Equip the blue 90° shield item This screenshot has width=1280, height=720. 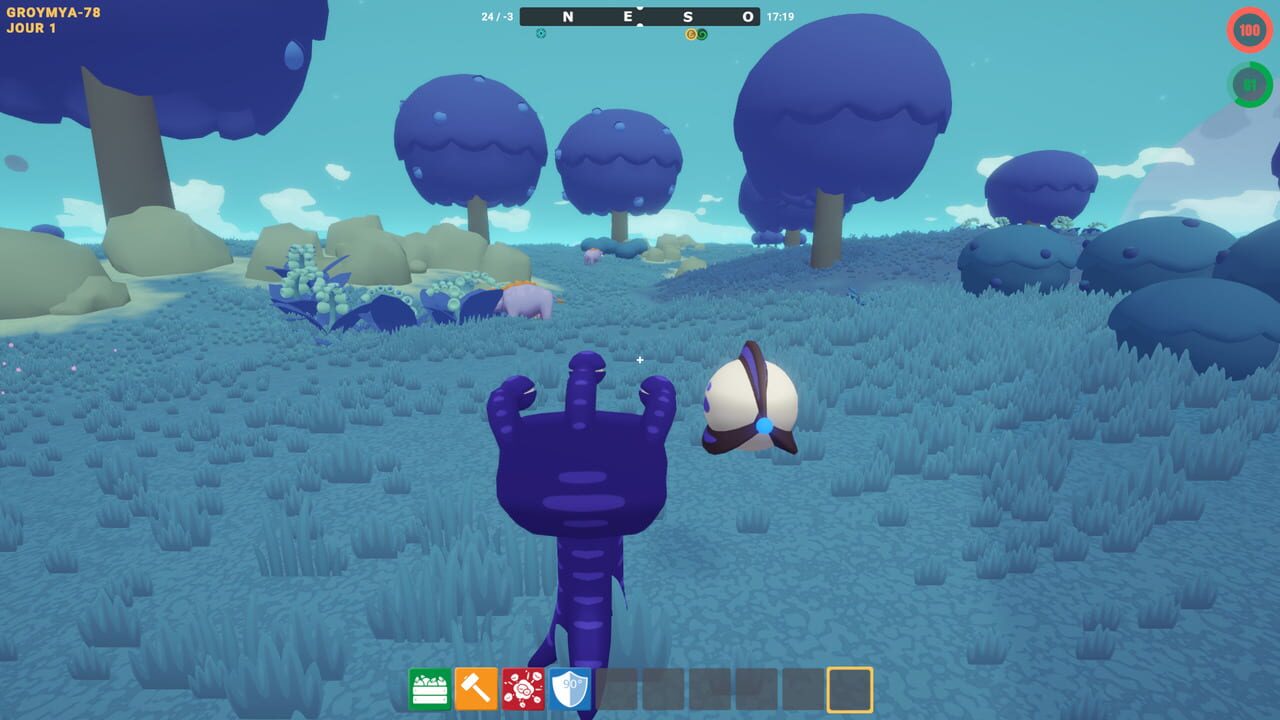click(569, 689)
